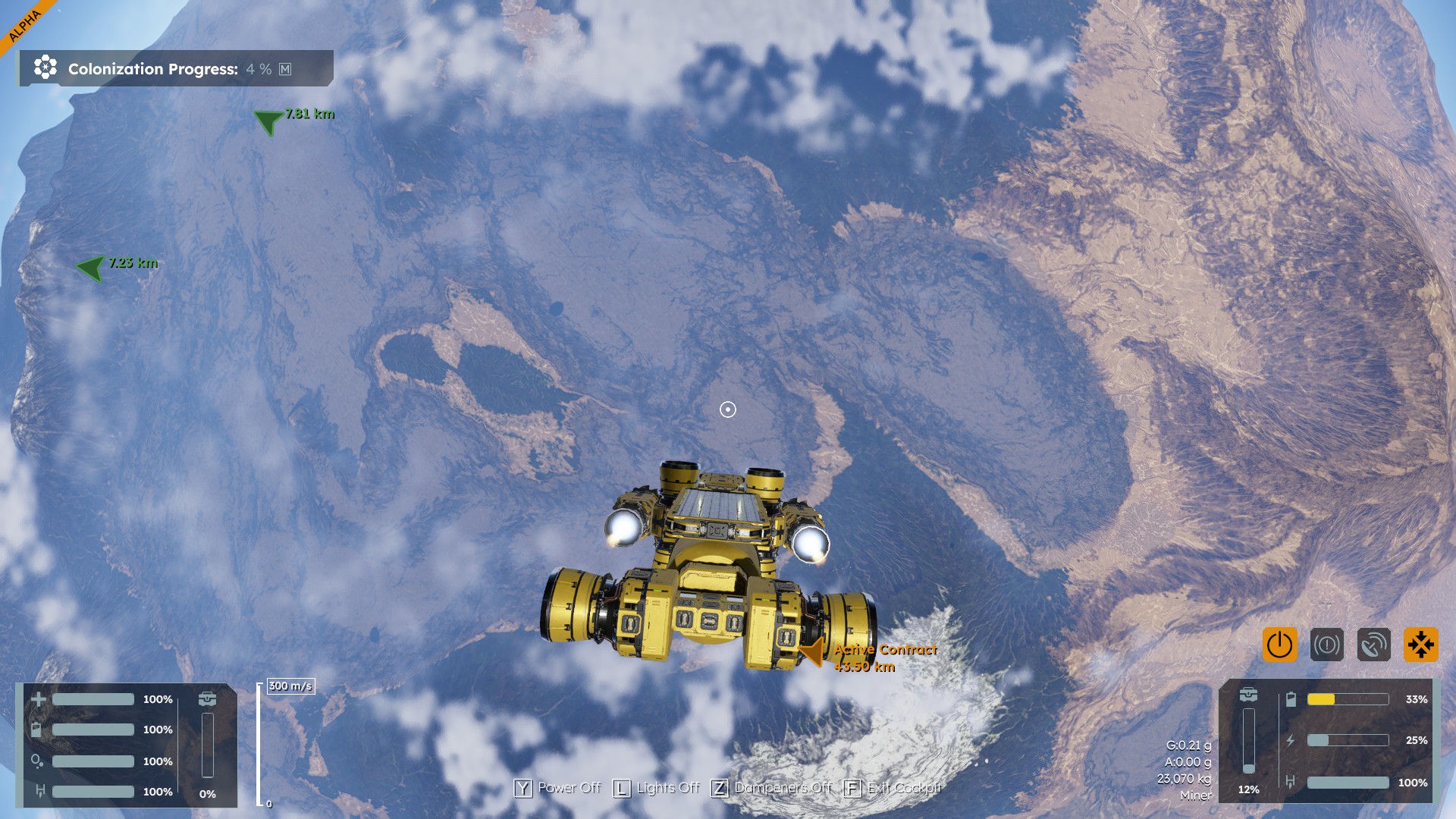Select the Active Contract waypoint marker
Screen dimensions: 1456x819
tap(813, 651)
